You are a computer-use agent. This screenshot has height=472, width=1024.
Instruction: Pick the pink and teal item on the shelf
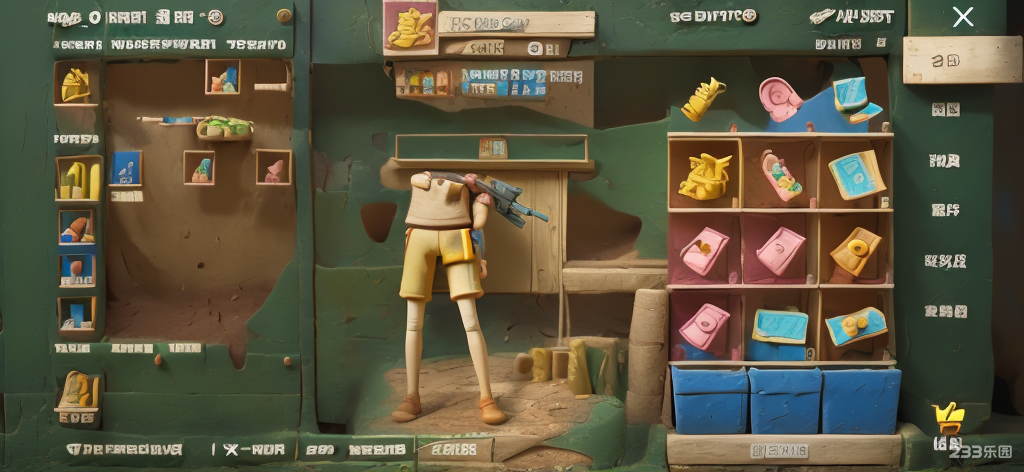[x=781, y=174]
